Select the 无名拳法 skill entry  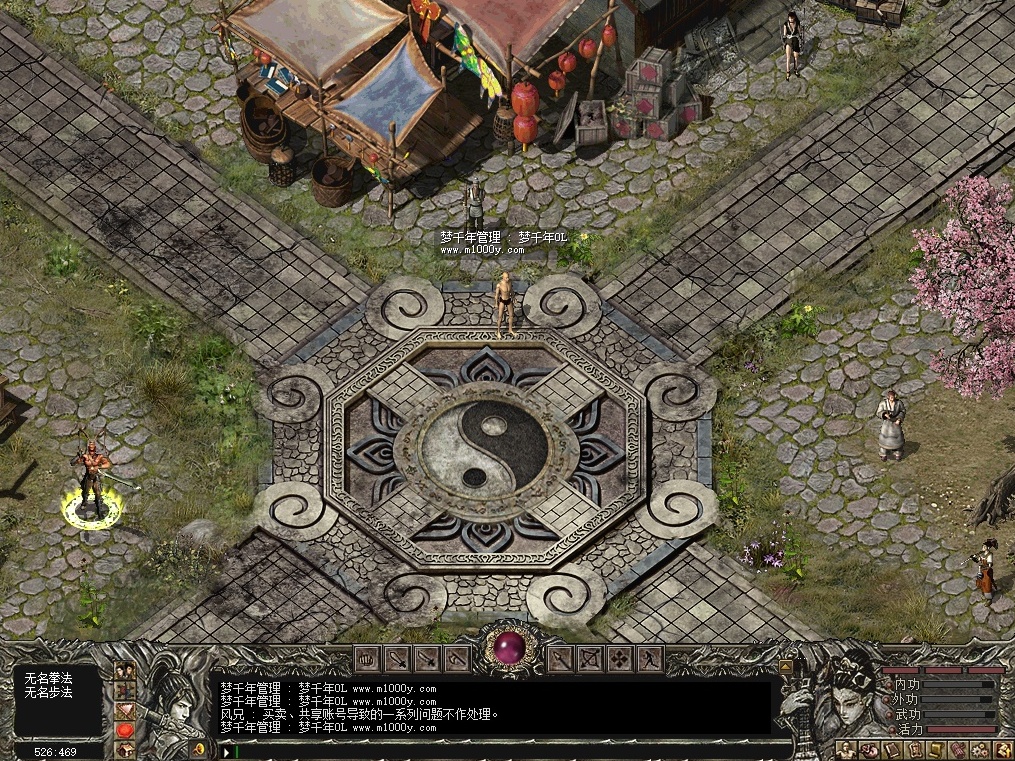49,679
